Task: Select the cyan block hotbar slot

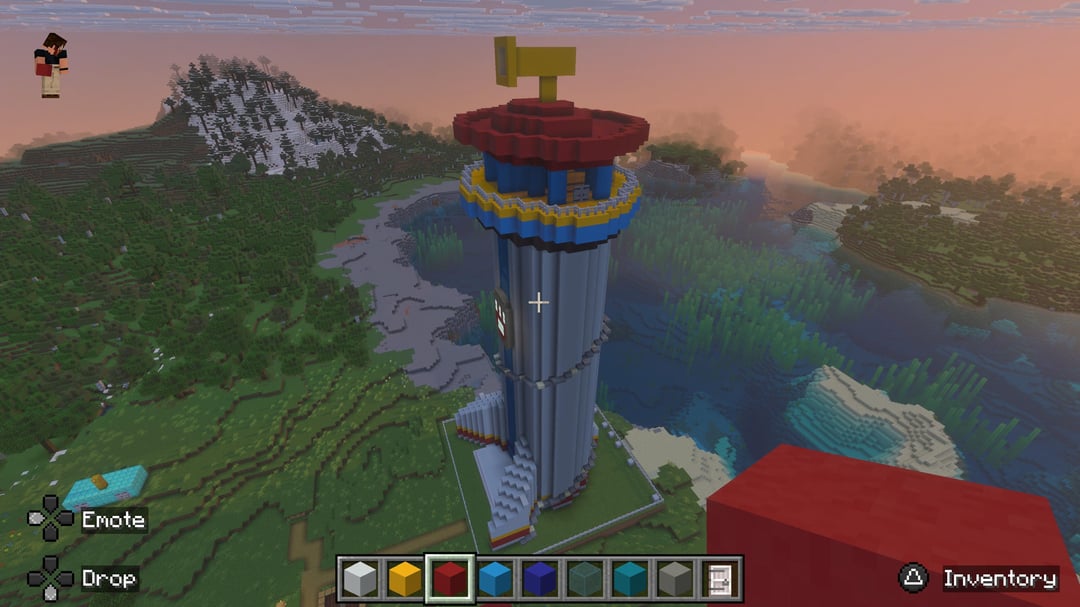Action: click(629, 579)
